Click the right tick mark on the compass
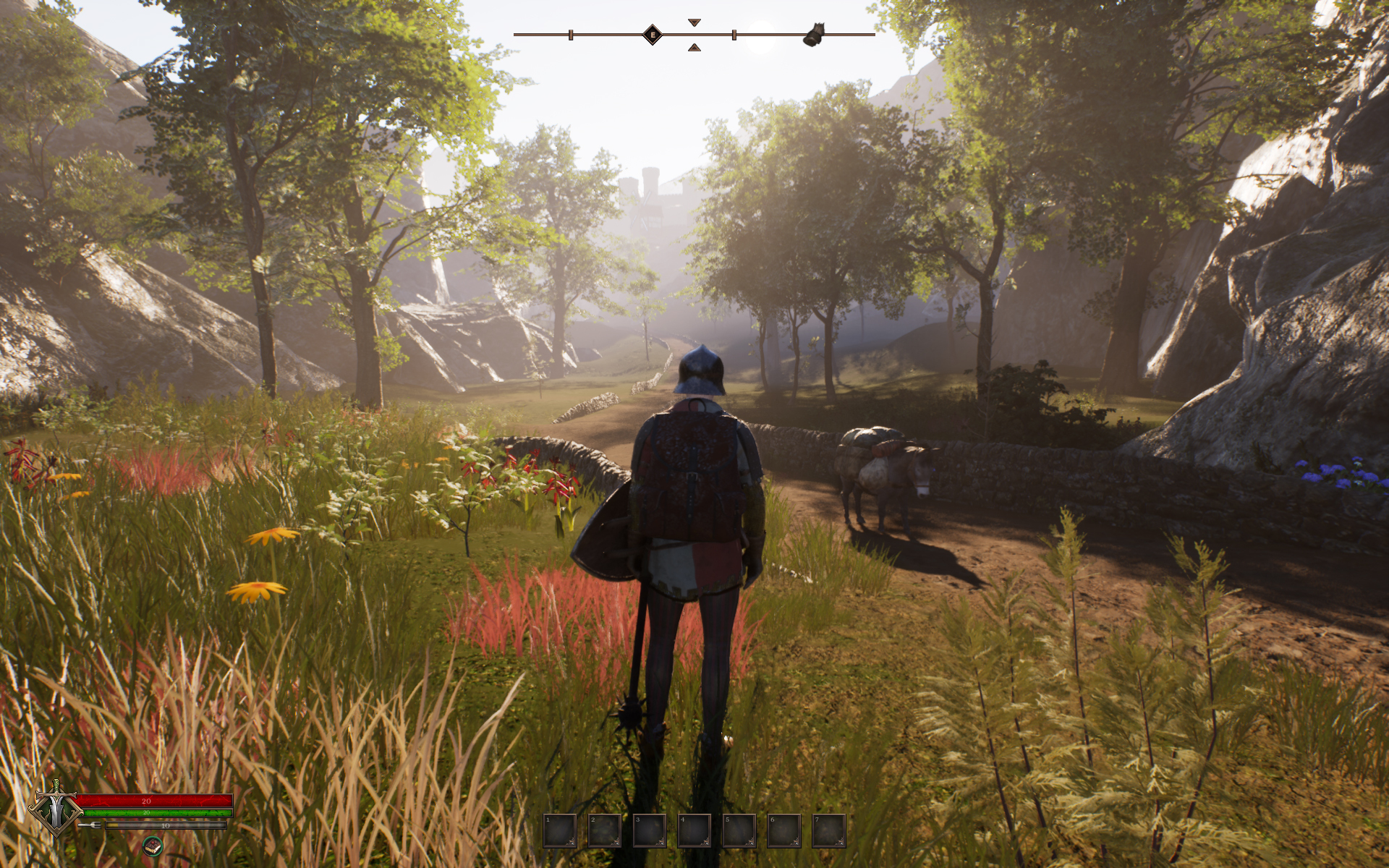This screenshot has width=1389, height=868. (734, 33)
